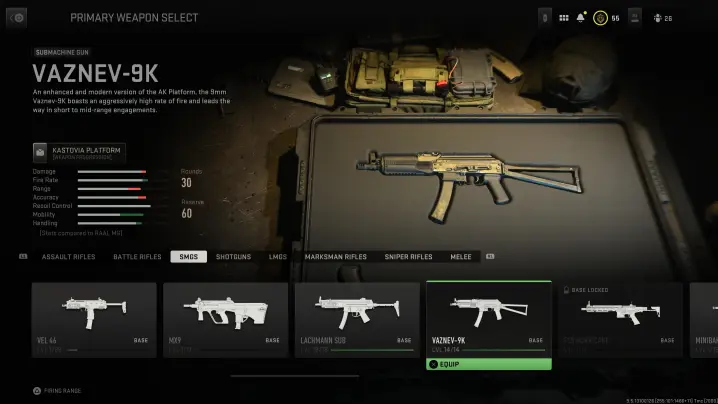Choose the MX9 weapon card
Image resolution: width=718 pixels, height=404 pixels.
[x=224, y=319]
